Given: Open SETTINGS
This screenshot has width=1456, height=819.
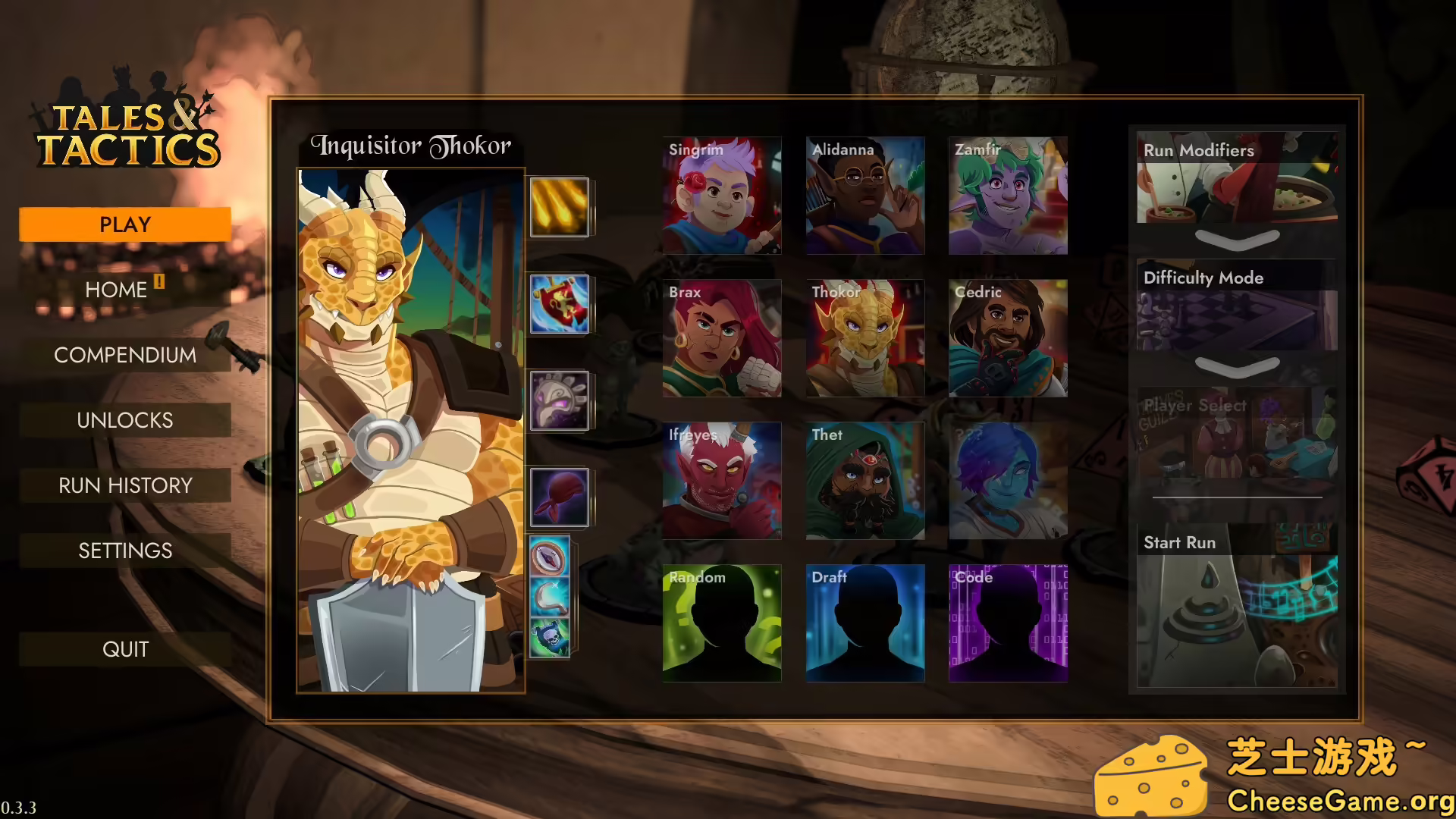Looking at the screenshot, I should point(125,551).
